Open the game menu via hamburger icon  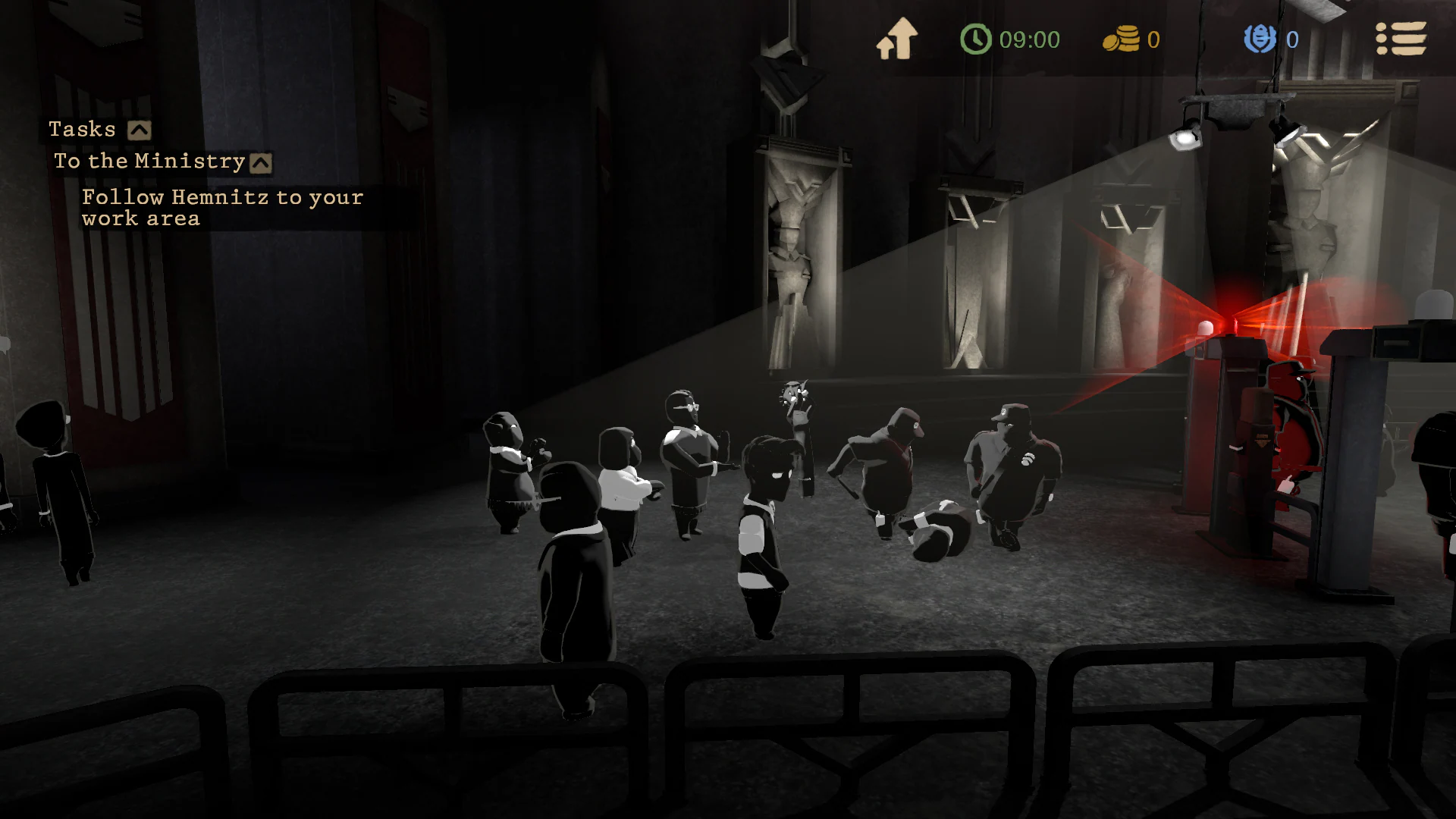pyautogui.click(x=1402, y=39)
